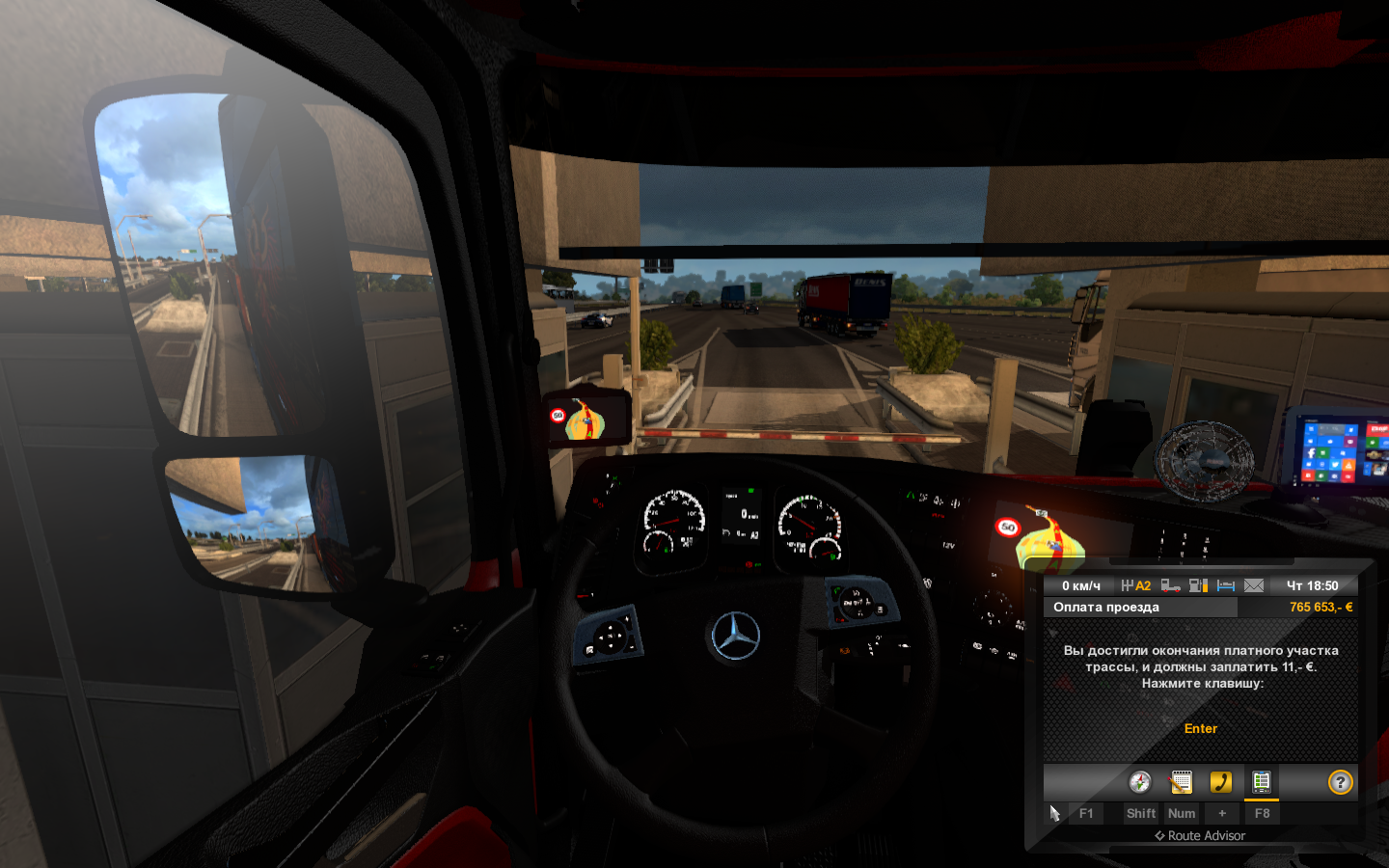1389x868 pixels.
Task: Select the green checklist info tab
Action: pyautogui.click(x=1261, y=782)
